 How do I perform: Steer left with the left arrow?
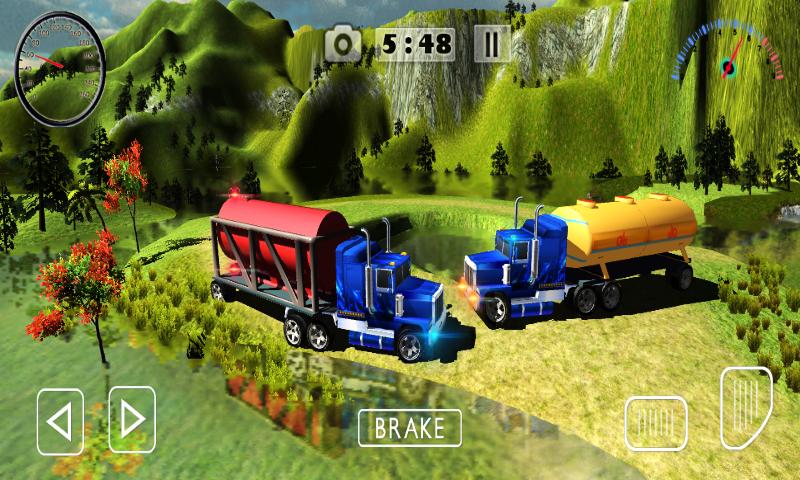[x=60, y=421]
